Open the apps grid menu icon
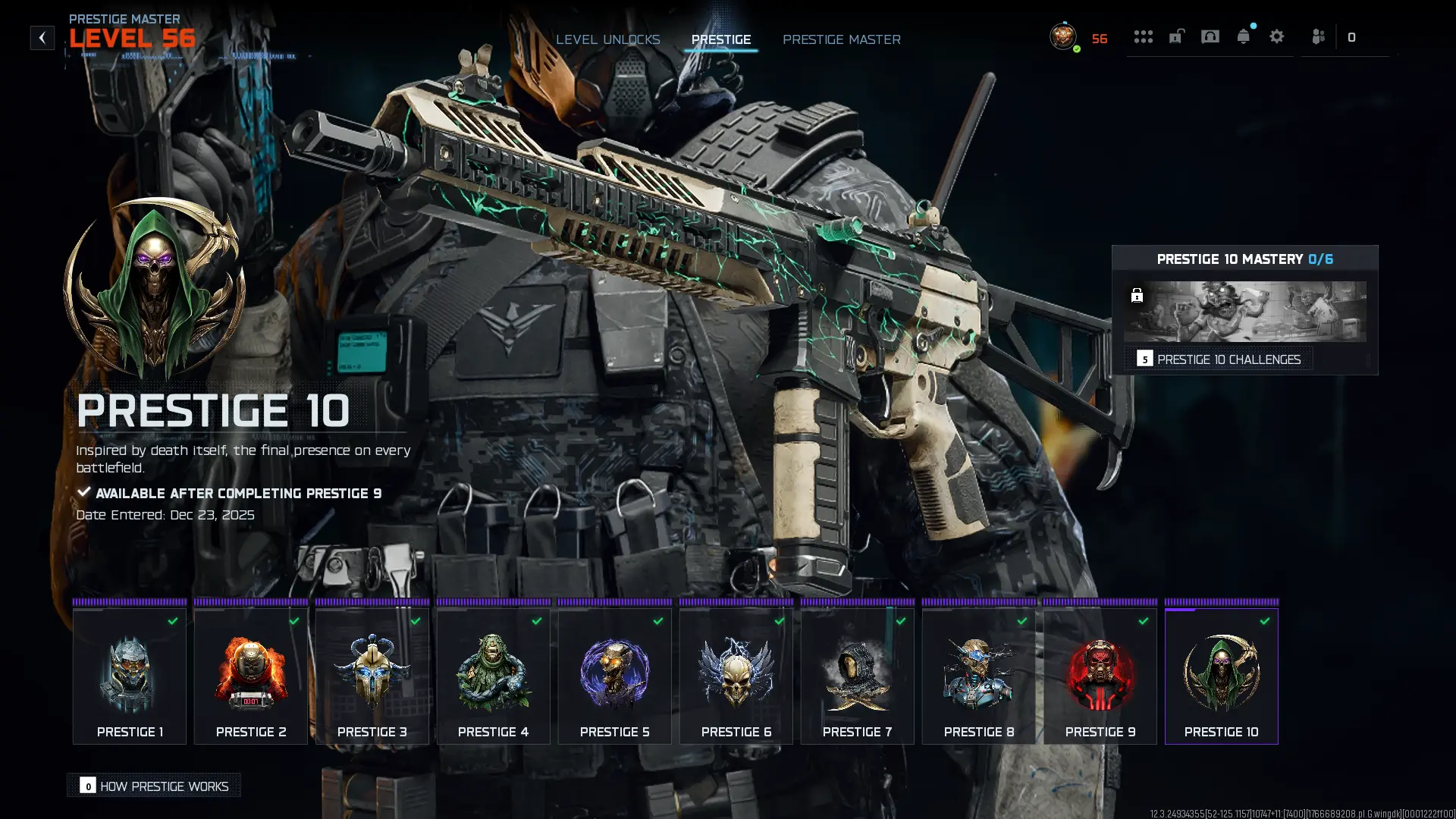Viewport: 1456px width, 819px height. point(1144,36)
